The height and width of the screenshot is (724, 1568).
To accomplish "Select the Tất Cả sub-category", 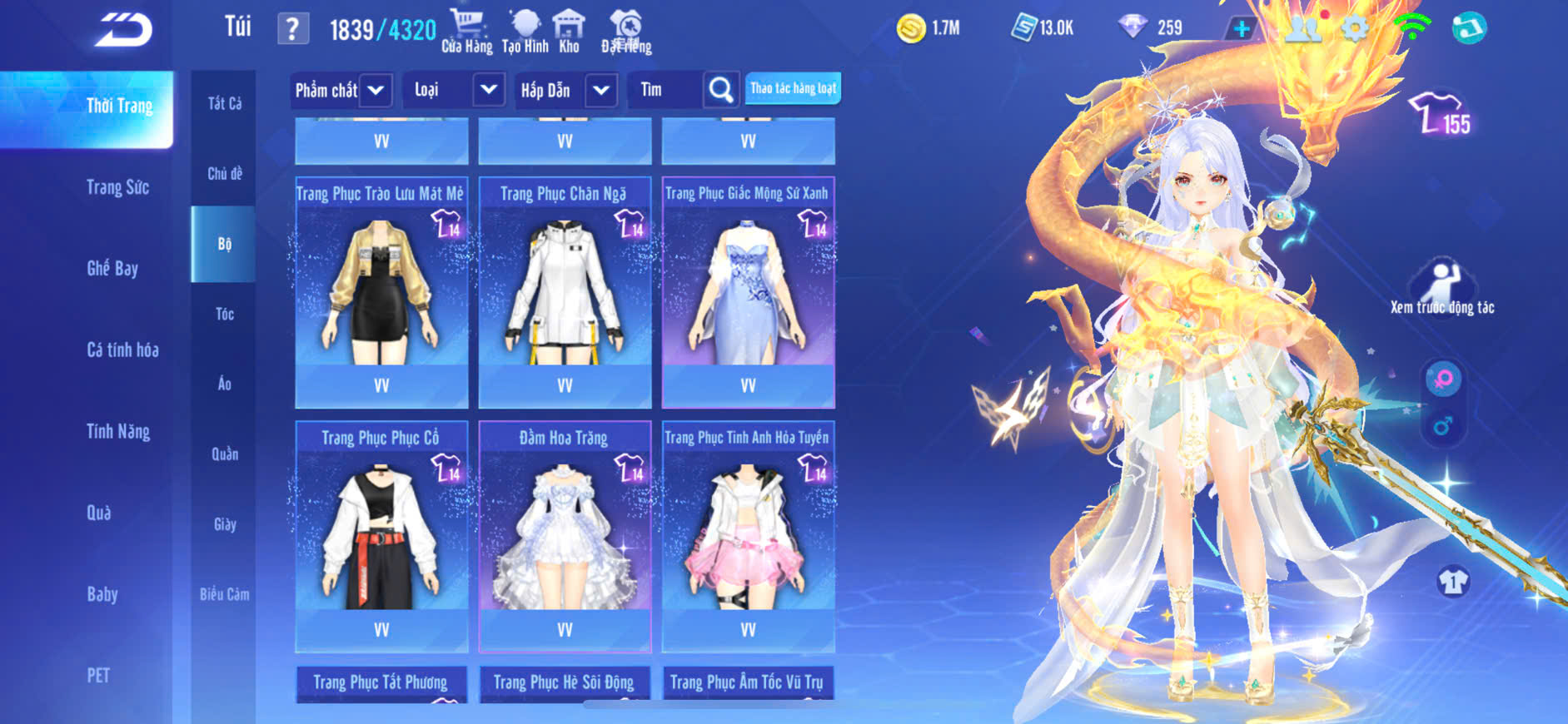I will [x=224, y=103].
